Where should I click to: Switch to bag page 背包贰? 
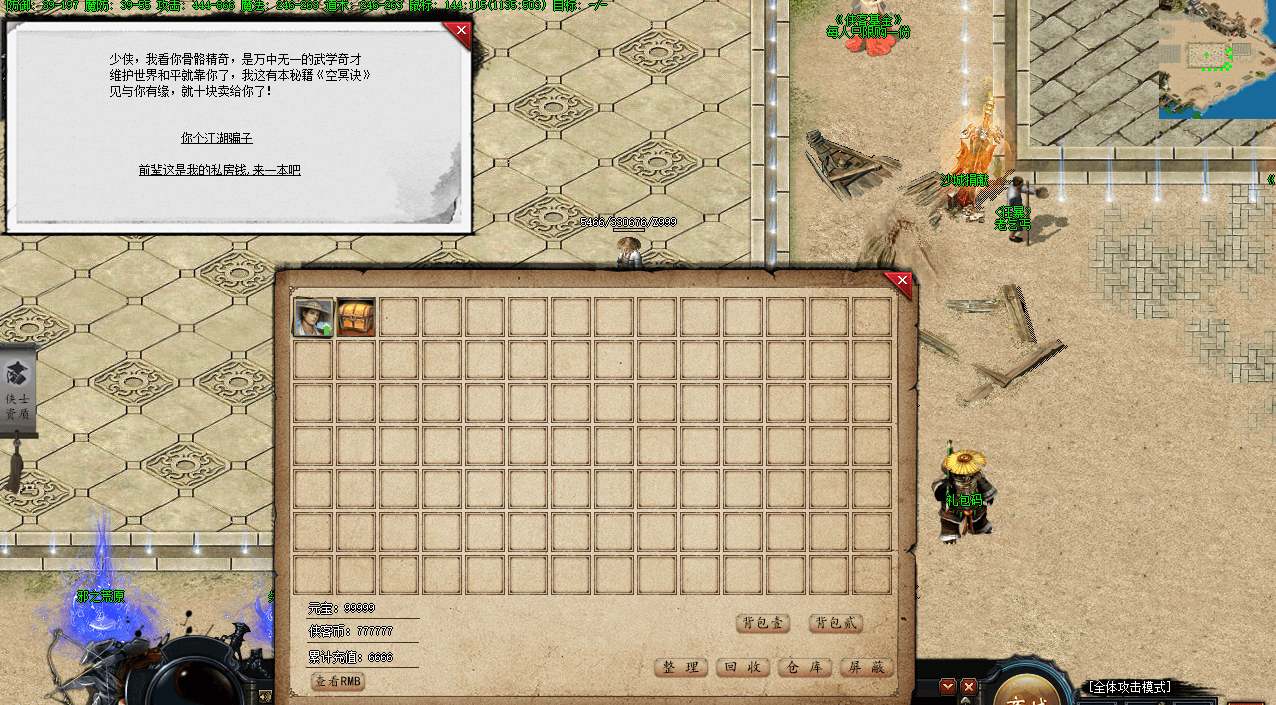835,623
